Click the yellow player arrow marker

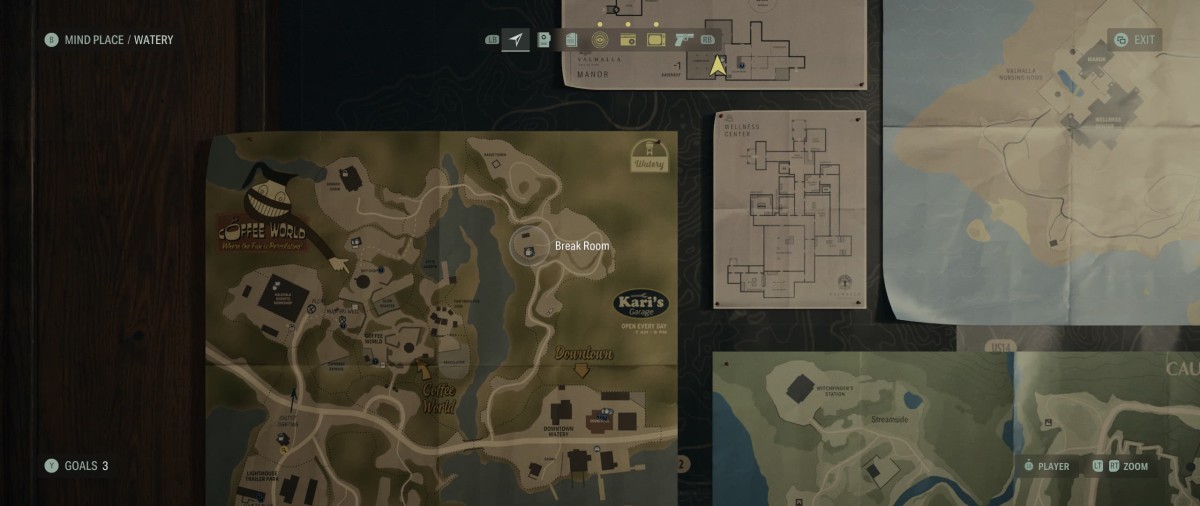pos(717,66)
